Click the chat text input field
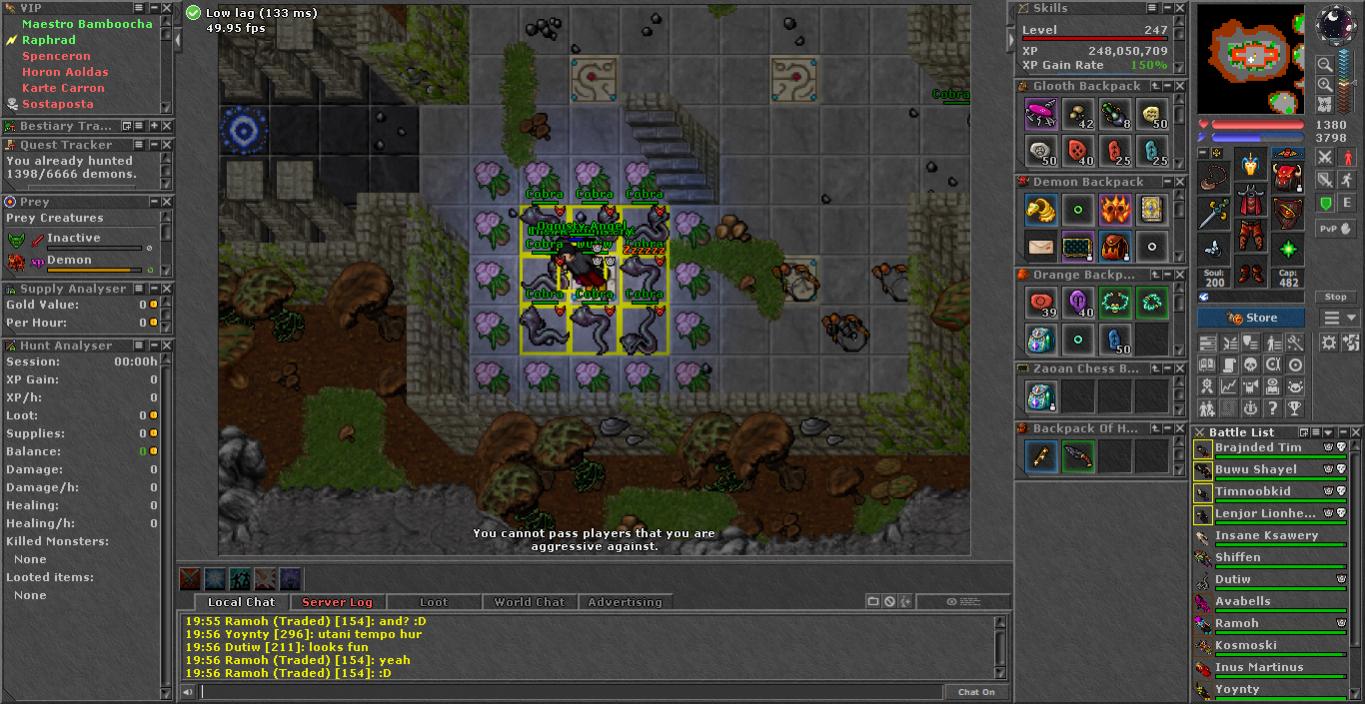1365x704 pixels. (x=570, y=692)
